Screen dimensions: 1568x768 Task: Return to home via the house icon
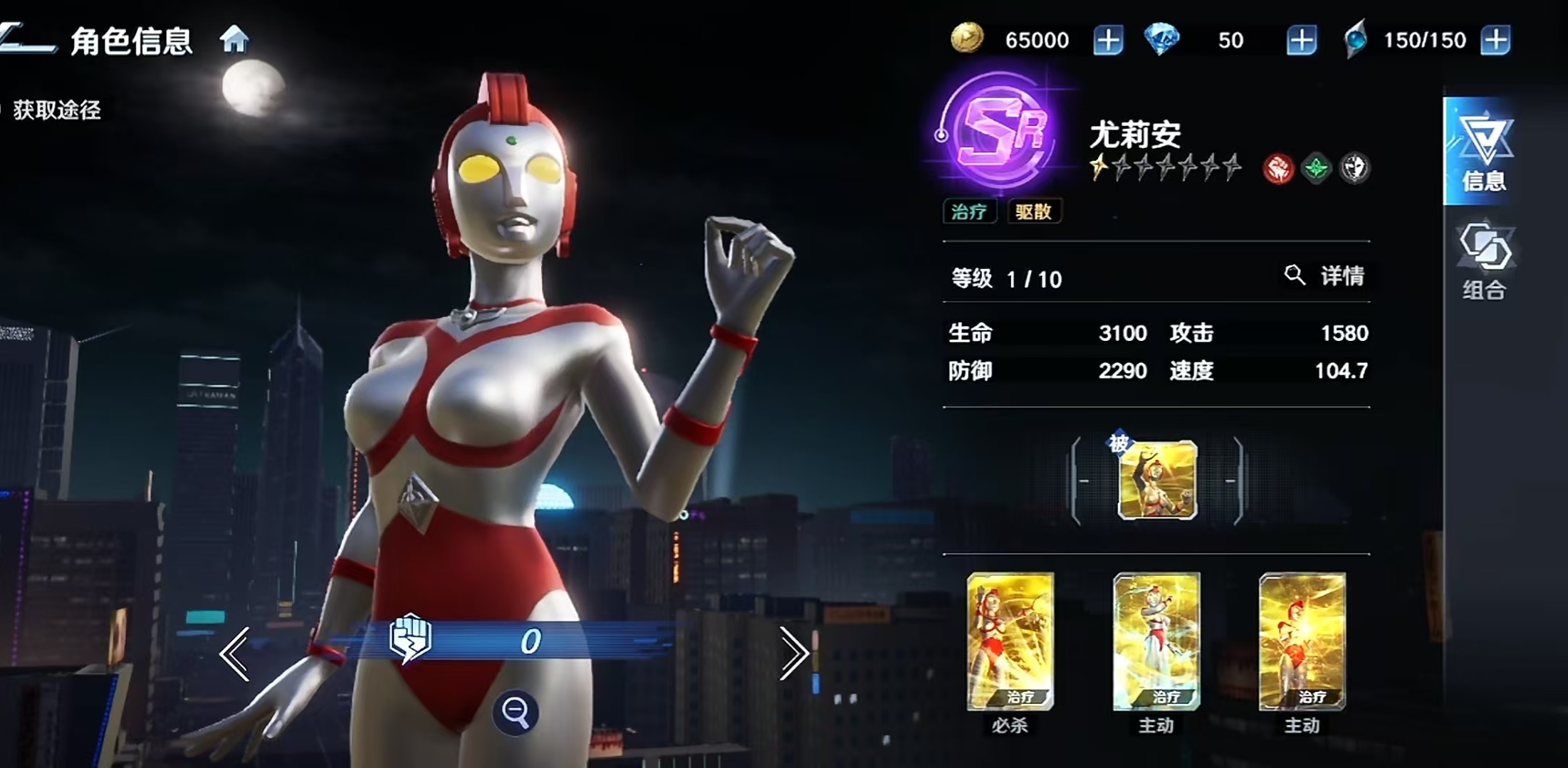pos(234,40)
